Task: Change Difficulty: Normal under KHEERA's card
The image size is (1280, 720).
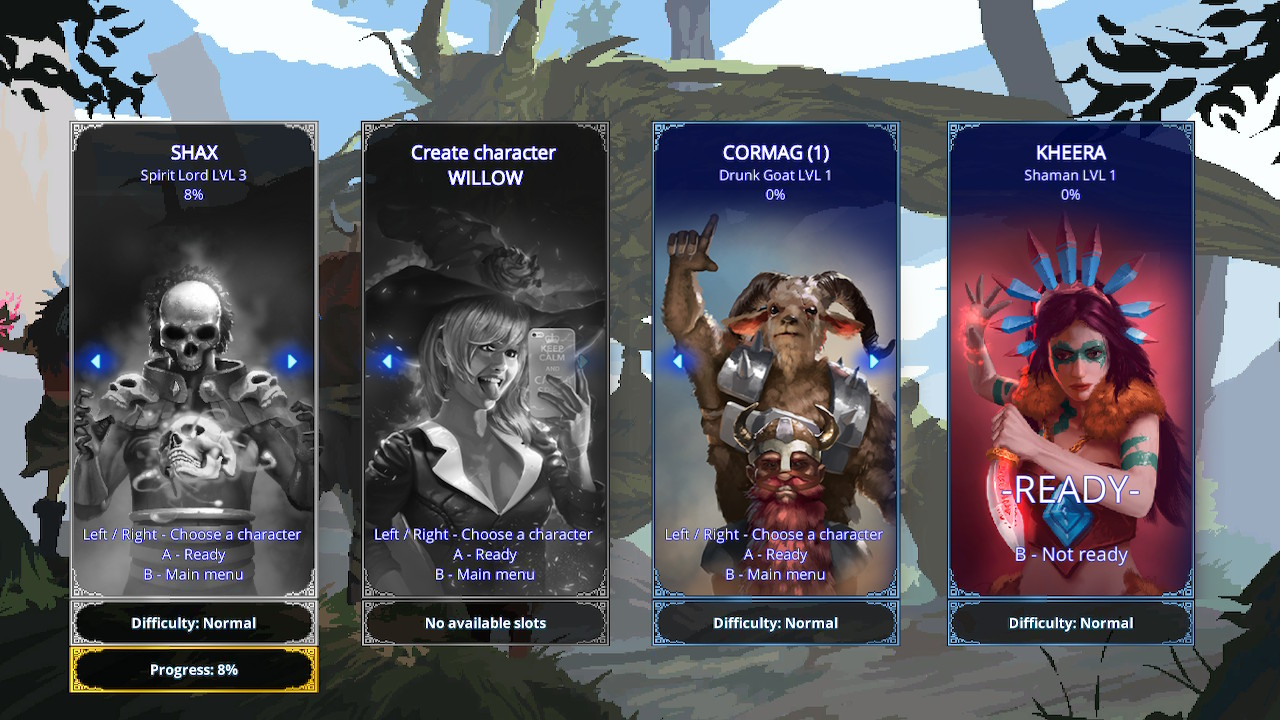Action: (1070, 622)
